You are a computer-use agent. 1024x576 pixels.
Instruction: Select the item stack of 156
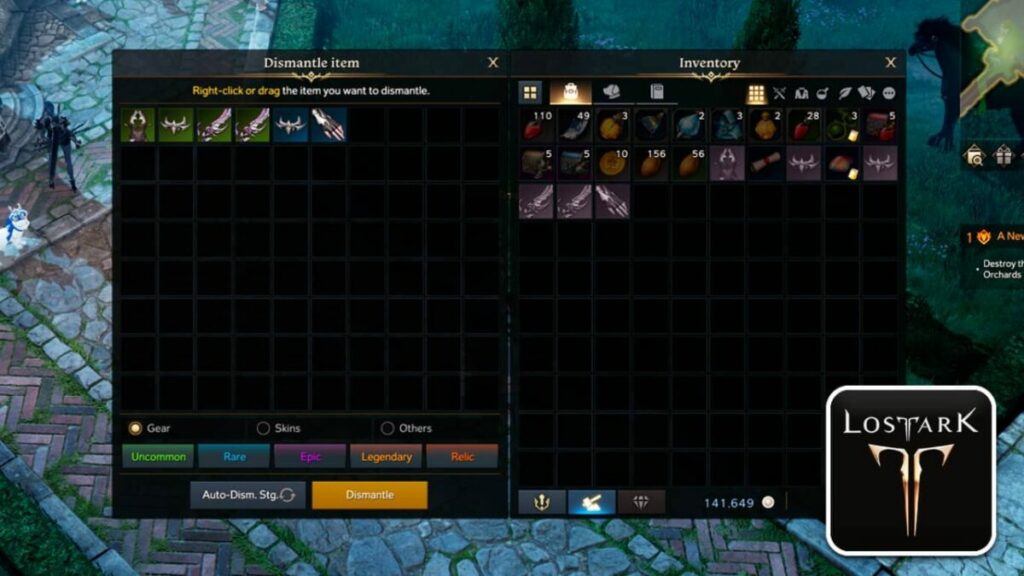click(x=651, y=164)
